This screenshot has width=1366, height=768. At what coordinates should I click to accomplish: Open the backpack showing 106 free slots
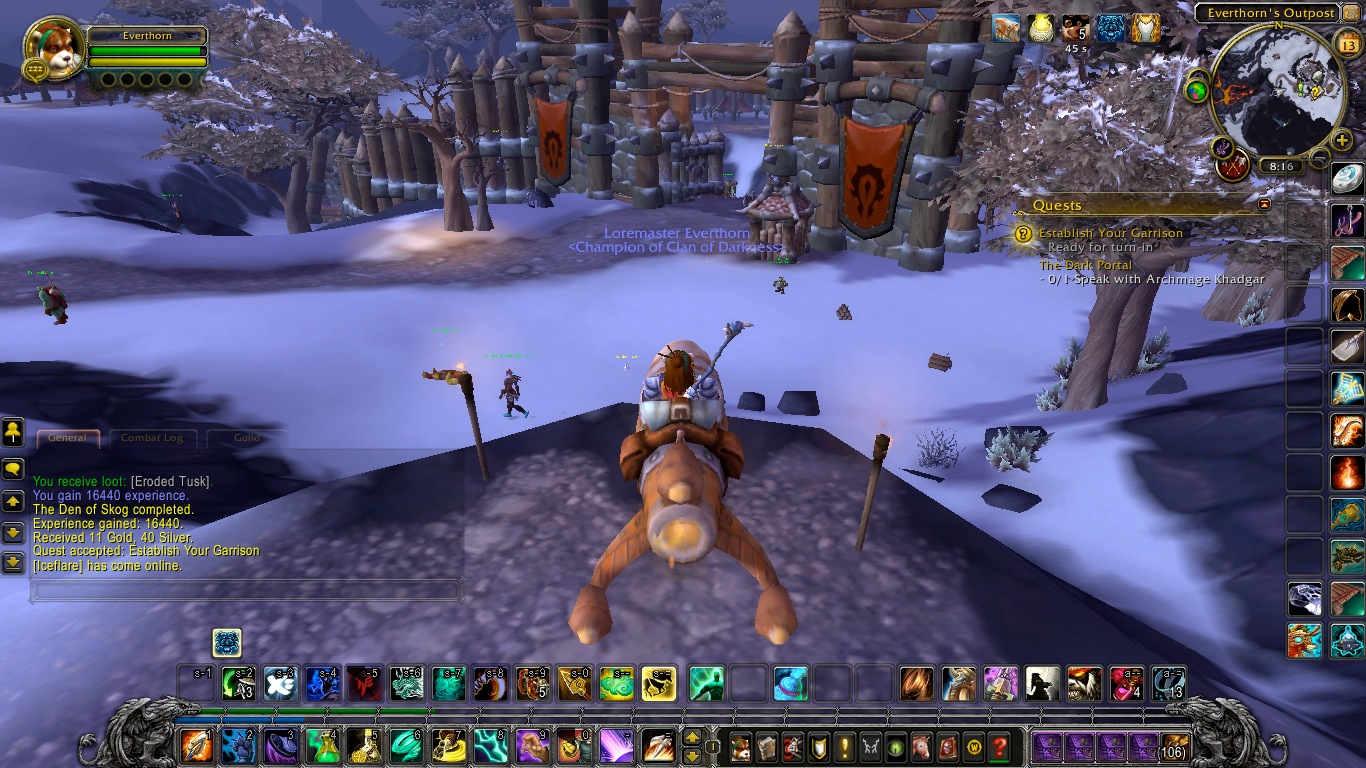pos(1174,746)
